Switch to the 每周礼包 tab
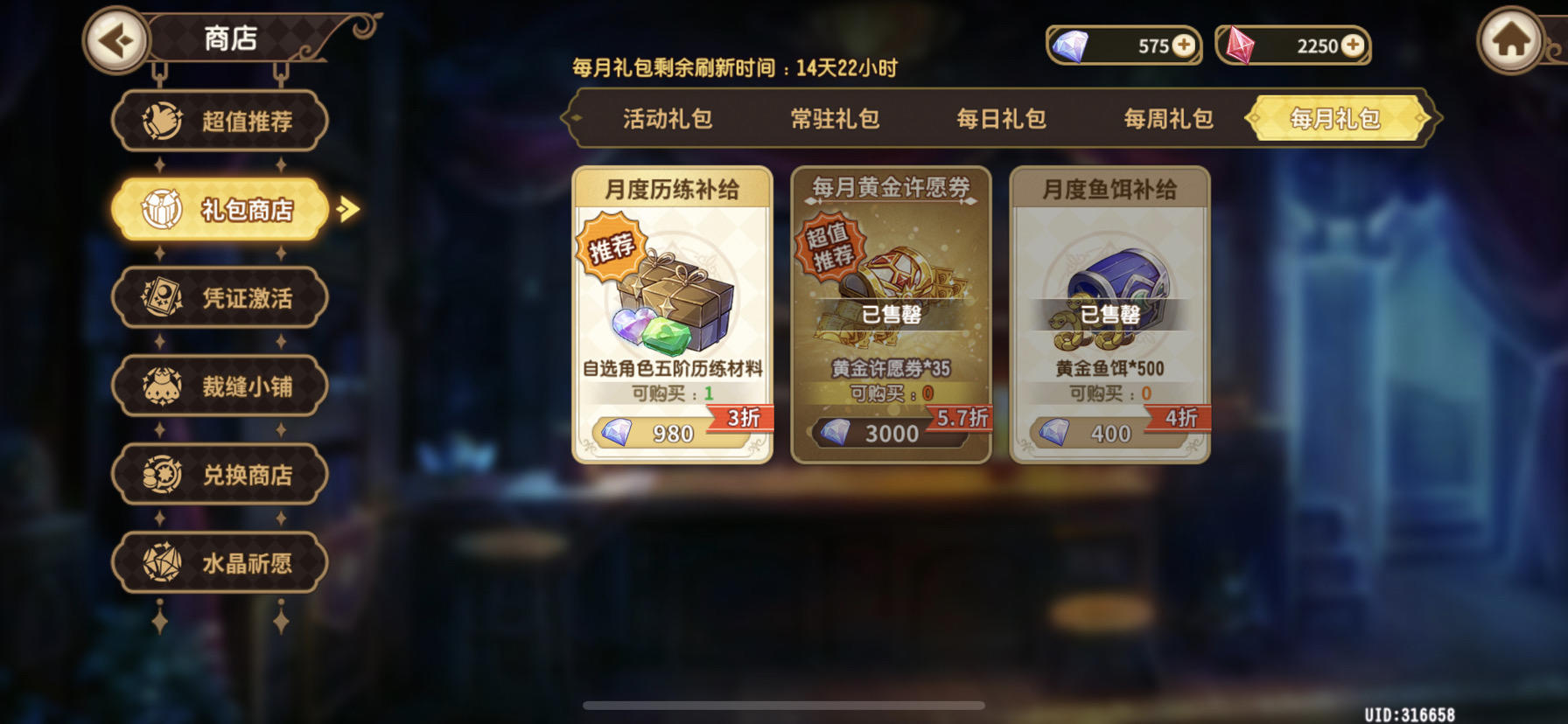This screenshot has height=724, width=1568. (1167, 119)
